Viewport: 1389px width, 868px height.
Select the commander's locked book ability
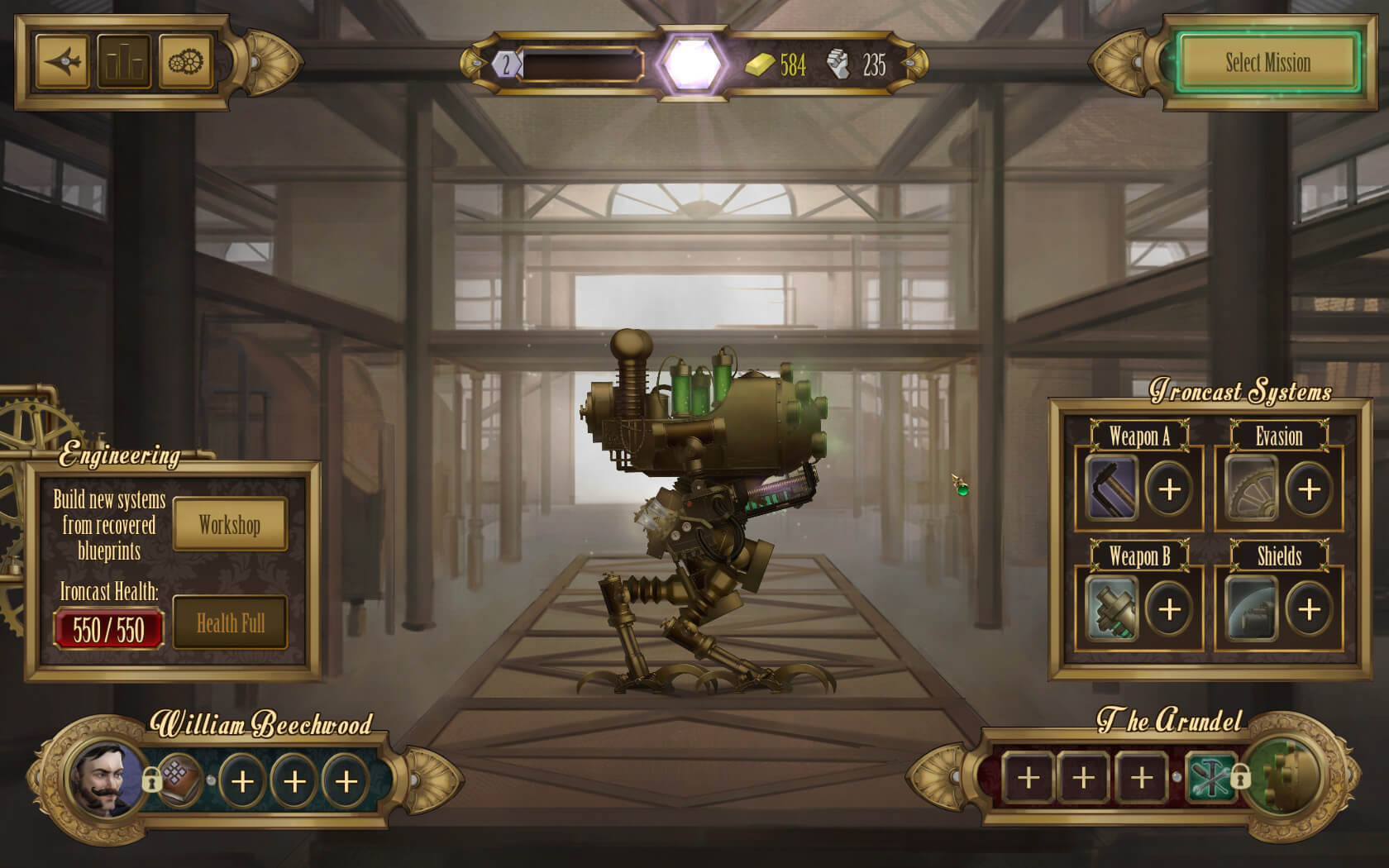pos(180,780)
